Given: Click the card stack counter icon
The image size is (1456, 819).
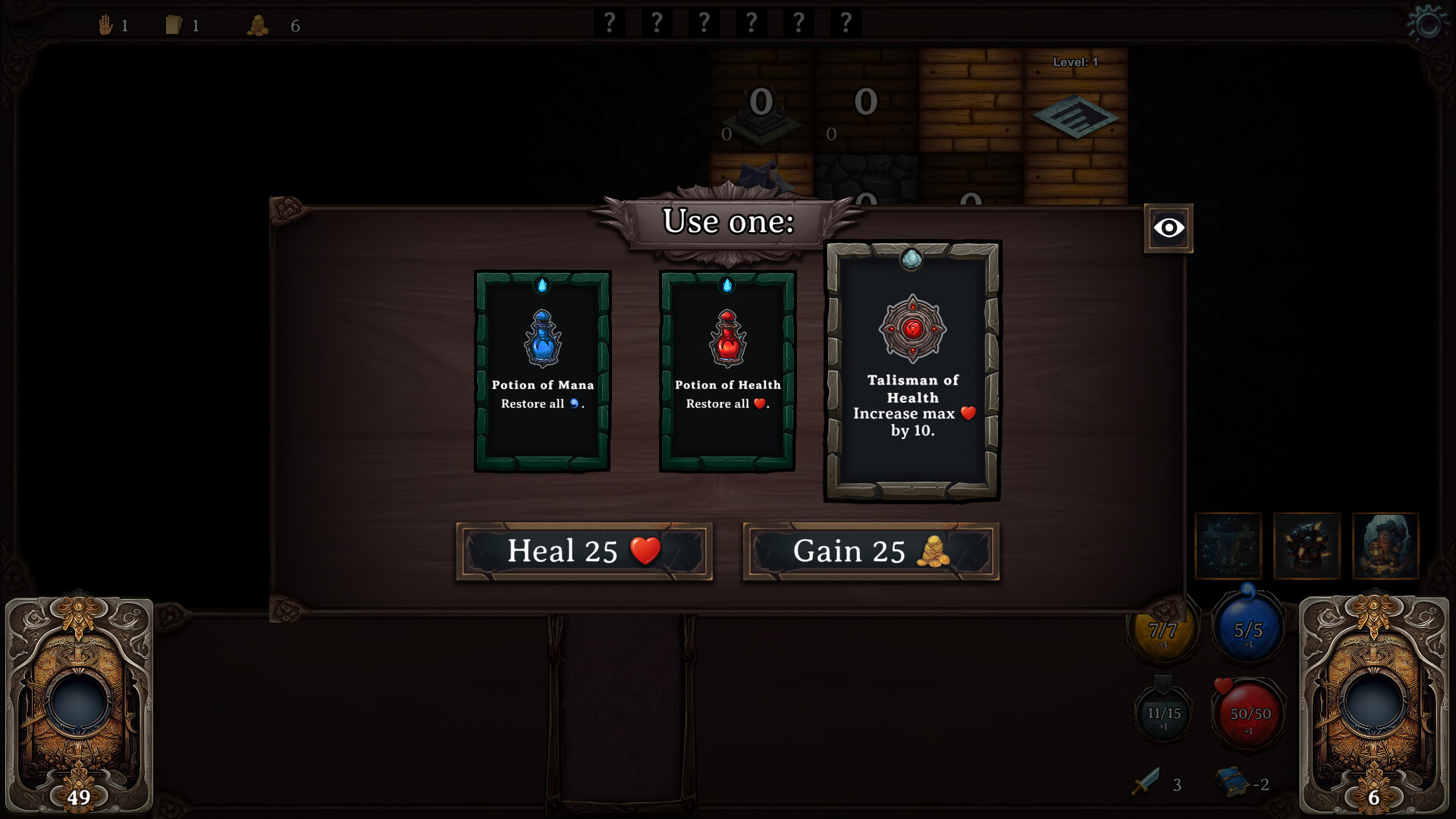Looking at the screenshot, I should pos(175,24).
